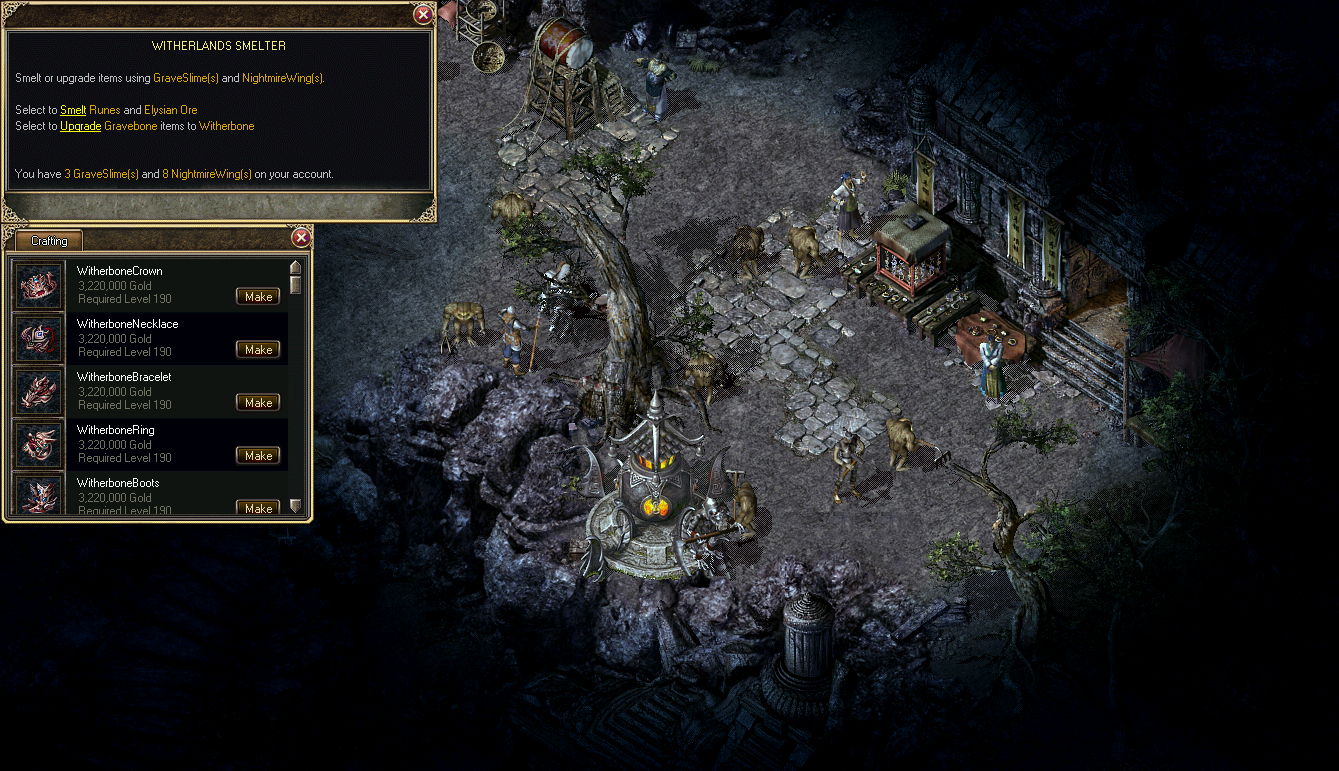Choose the WitherboneRing item icon

(x=38, y=444)
